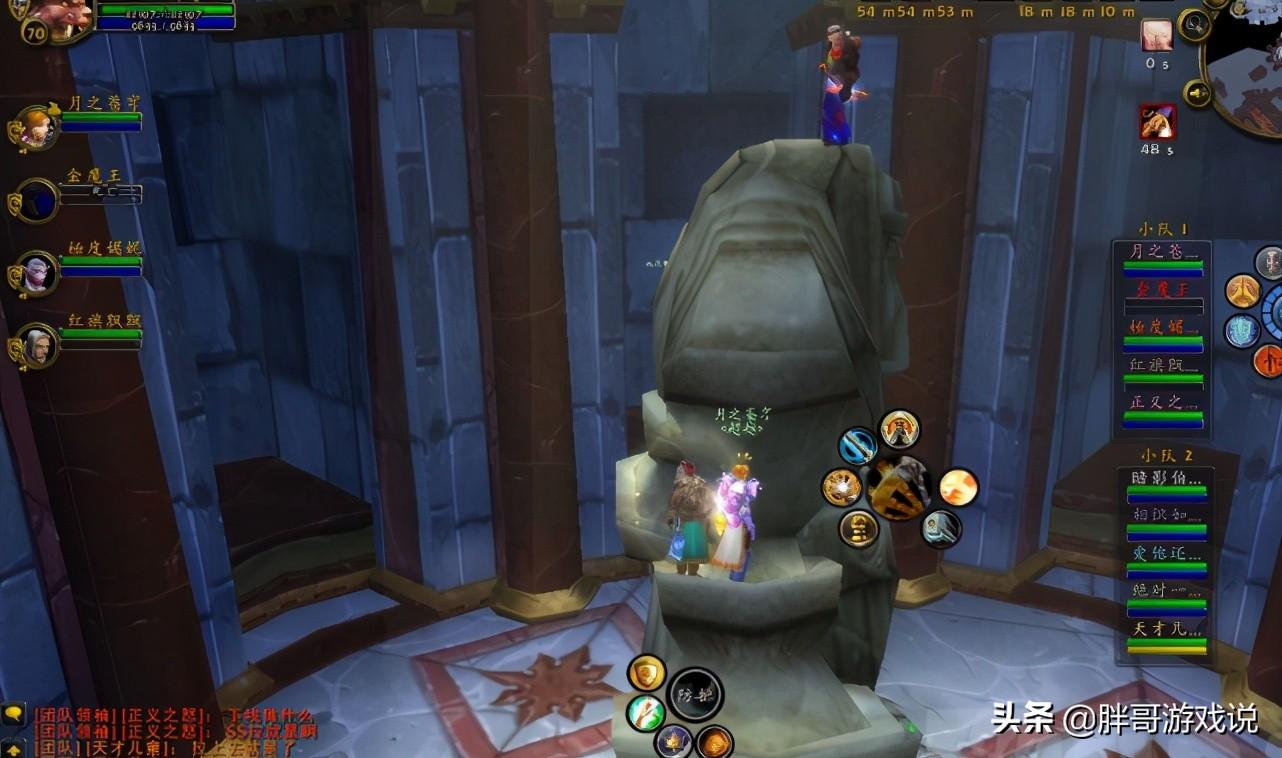Open the chat bubble button
The image size is (1282, 758).
point(13,715)
